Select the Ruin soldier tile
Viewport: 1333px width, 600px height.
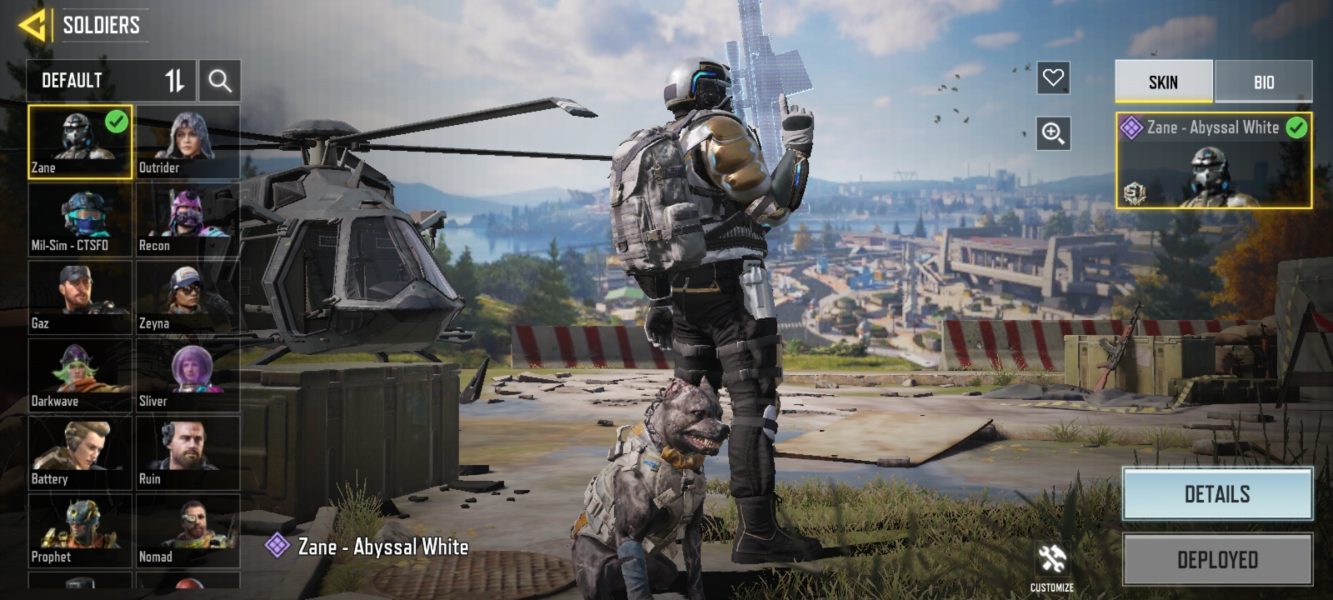coord(187,454)
